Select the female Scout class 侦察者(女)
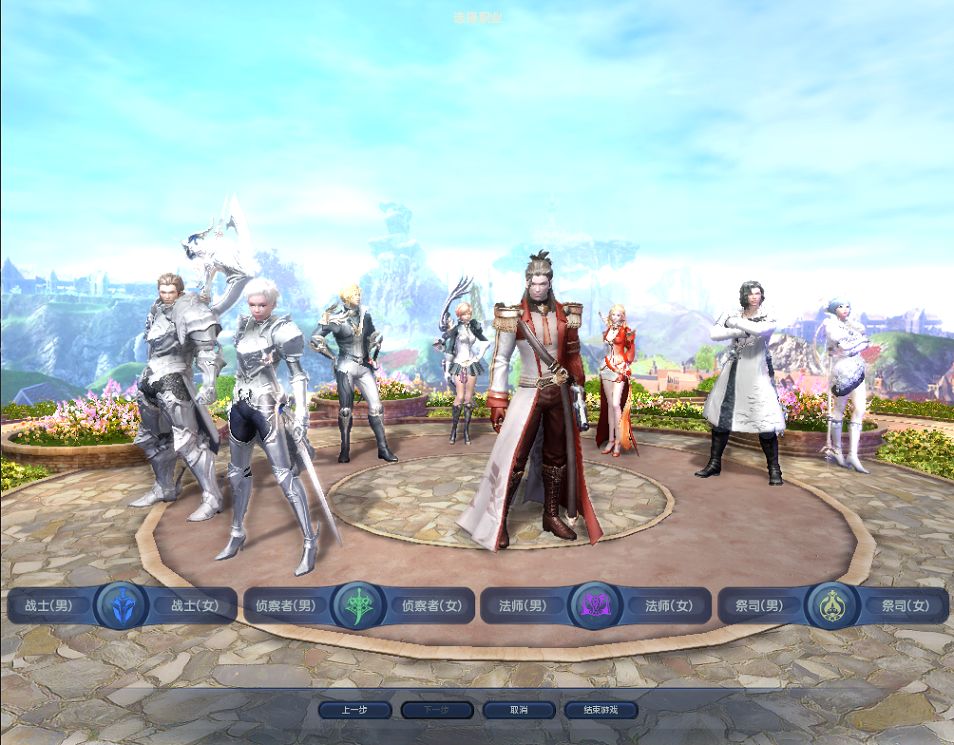The height and width of the screenshot is (745, 954). pyautogui.click(x=431, y=606)
